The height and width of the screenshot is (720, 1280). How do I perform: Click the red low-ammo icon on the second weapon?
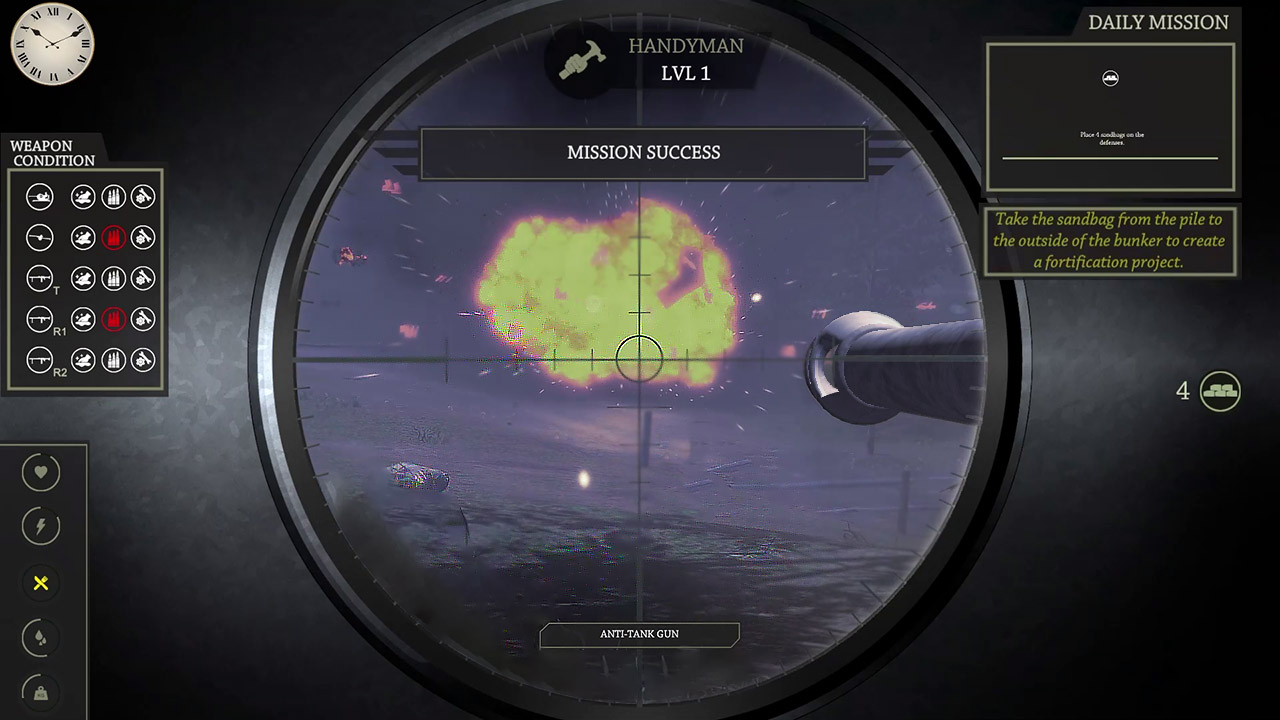click(114, 238)
